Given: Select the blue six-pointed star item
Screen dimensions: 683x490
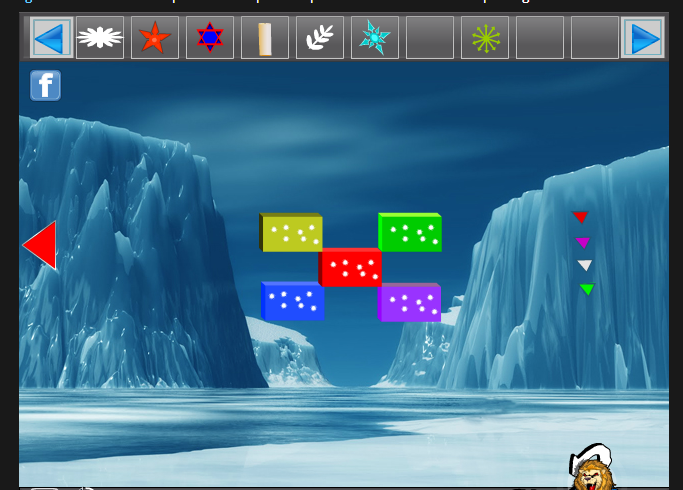Looking at the screenshot, I should click(x=210, y=38).
